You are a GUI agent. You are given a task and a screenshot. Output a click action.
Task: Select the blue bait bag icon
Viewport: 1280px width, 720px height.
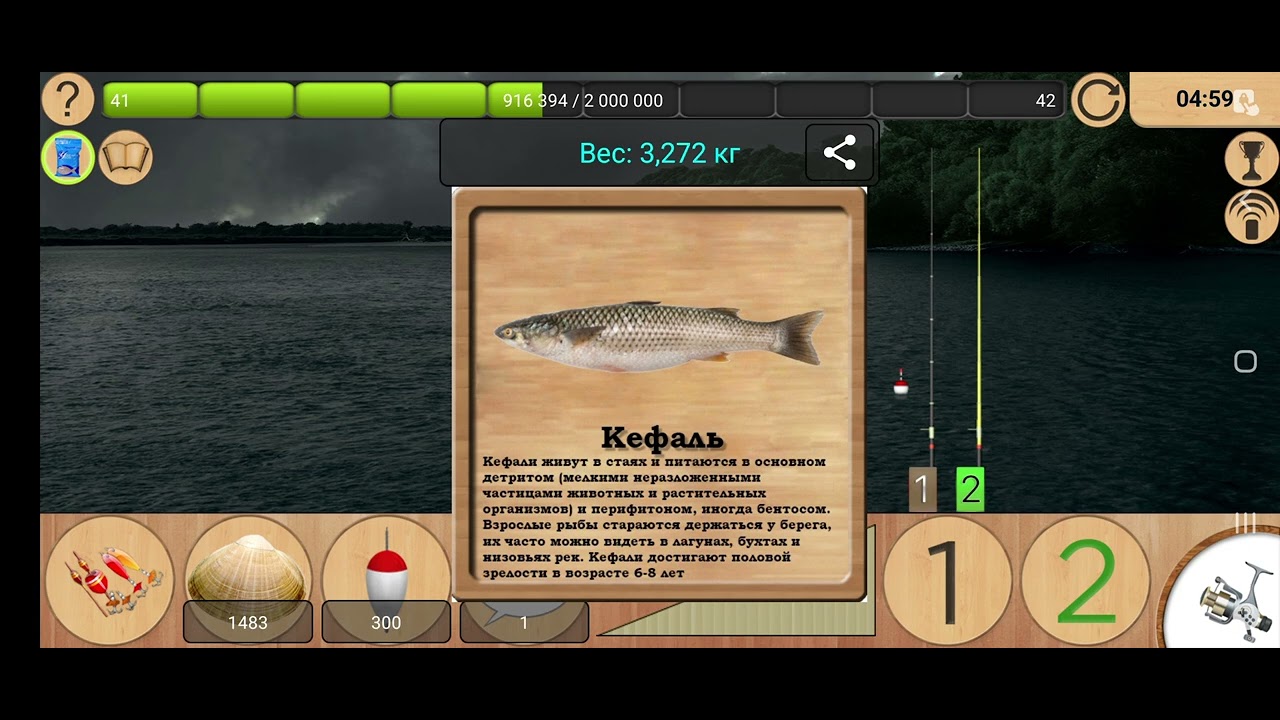[68, 158]
